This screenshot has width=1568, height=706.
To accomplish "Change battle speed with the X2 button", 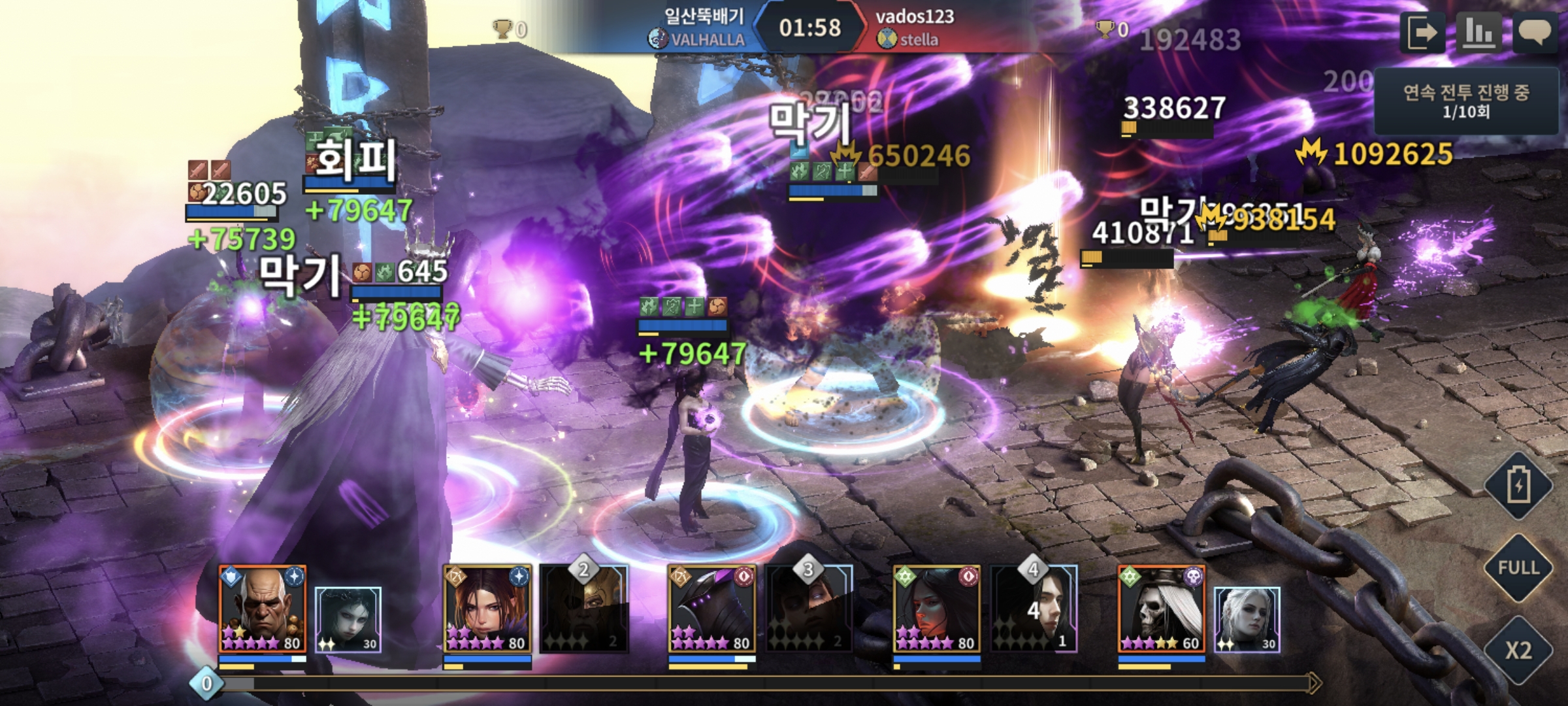I will 1518,650.
